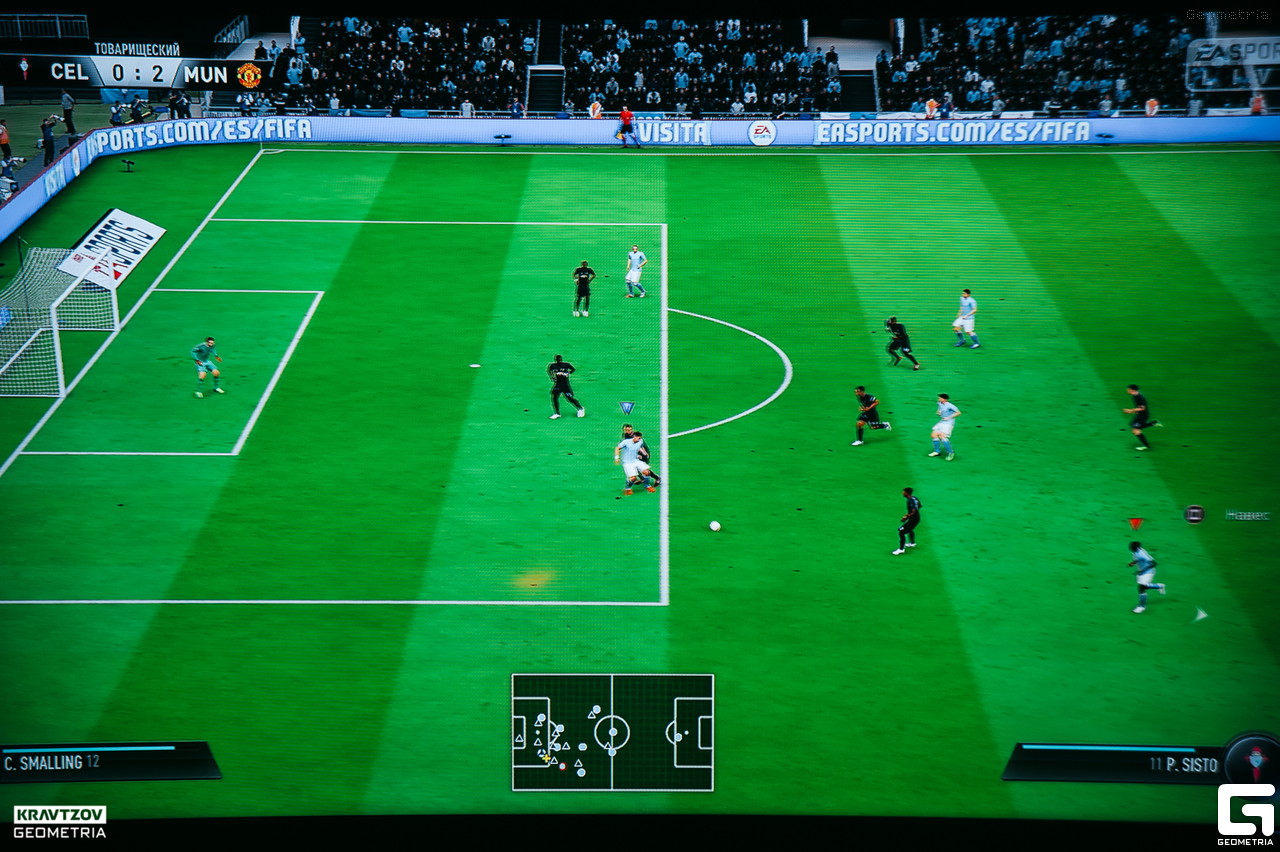Click the Celta crest beside P. Sisto
1280x852 pixels.
1255,758
